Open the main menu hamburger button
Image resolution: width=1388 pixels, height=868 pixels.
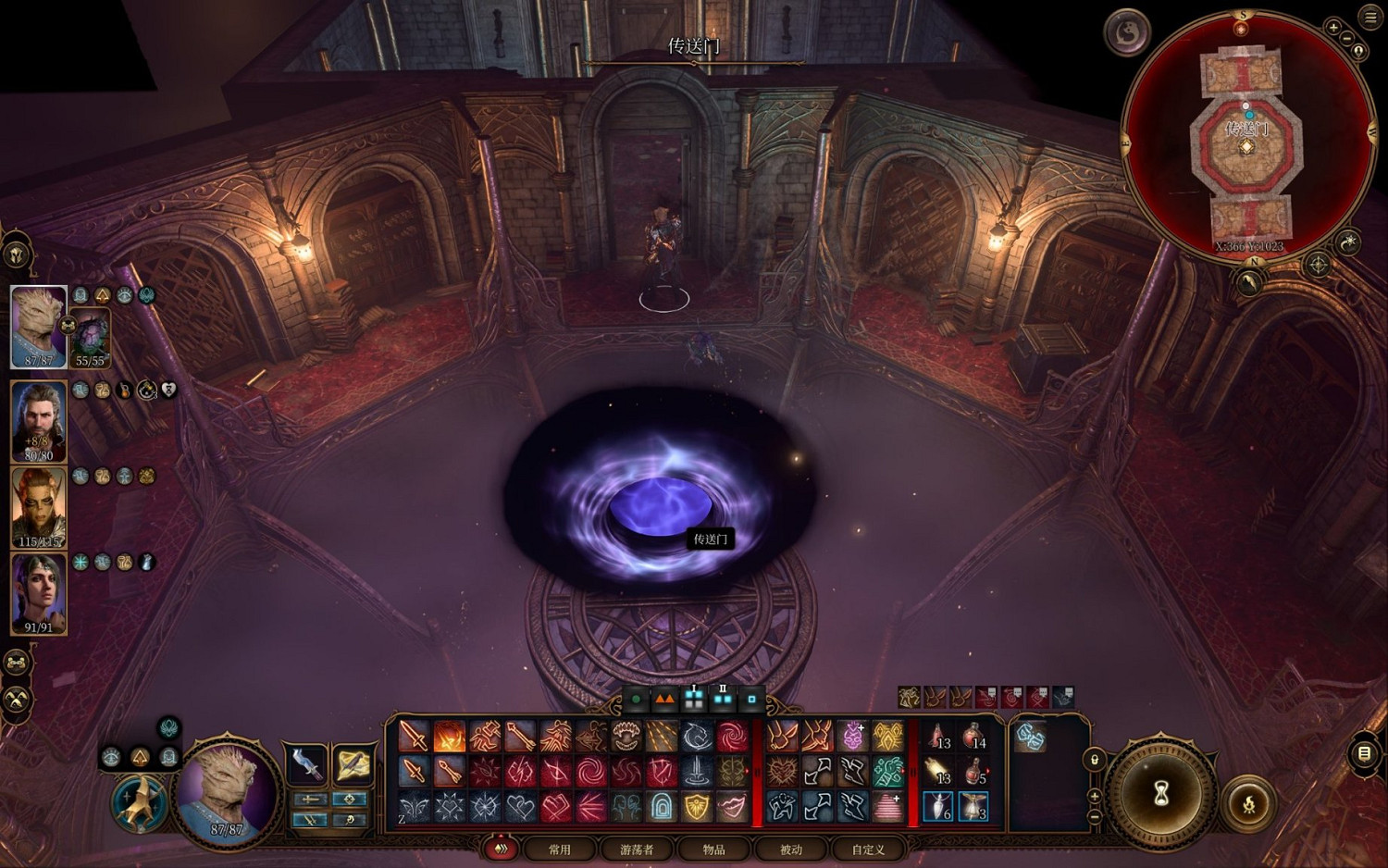[1370, 17]
